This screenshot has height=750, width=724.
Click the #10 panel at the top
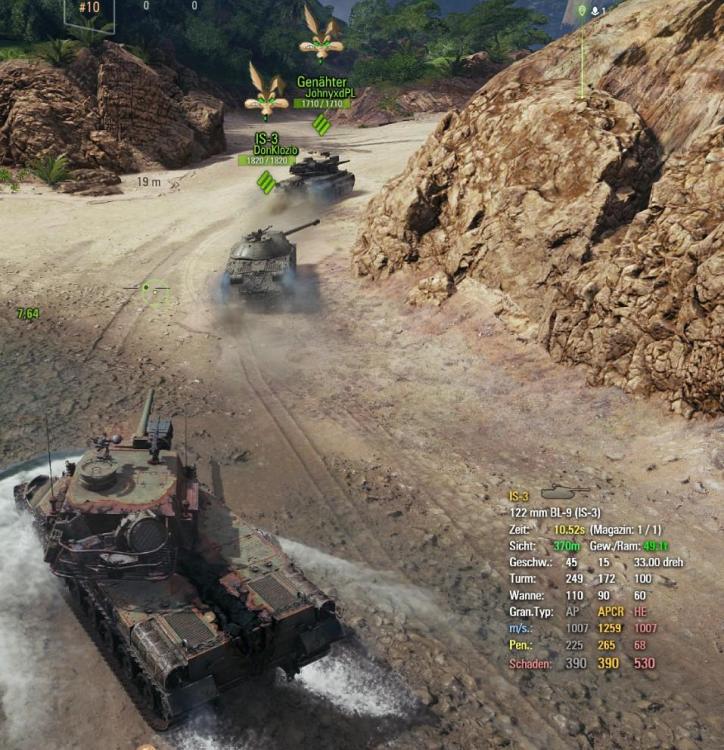(90, 10)
